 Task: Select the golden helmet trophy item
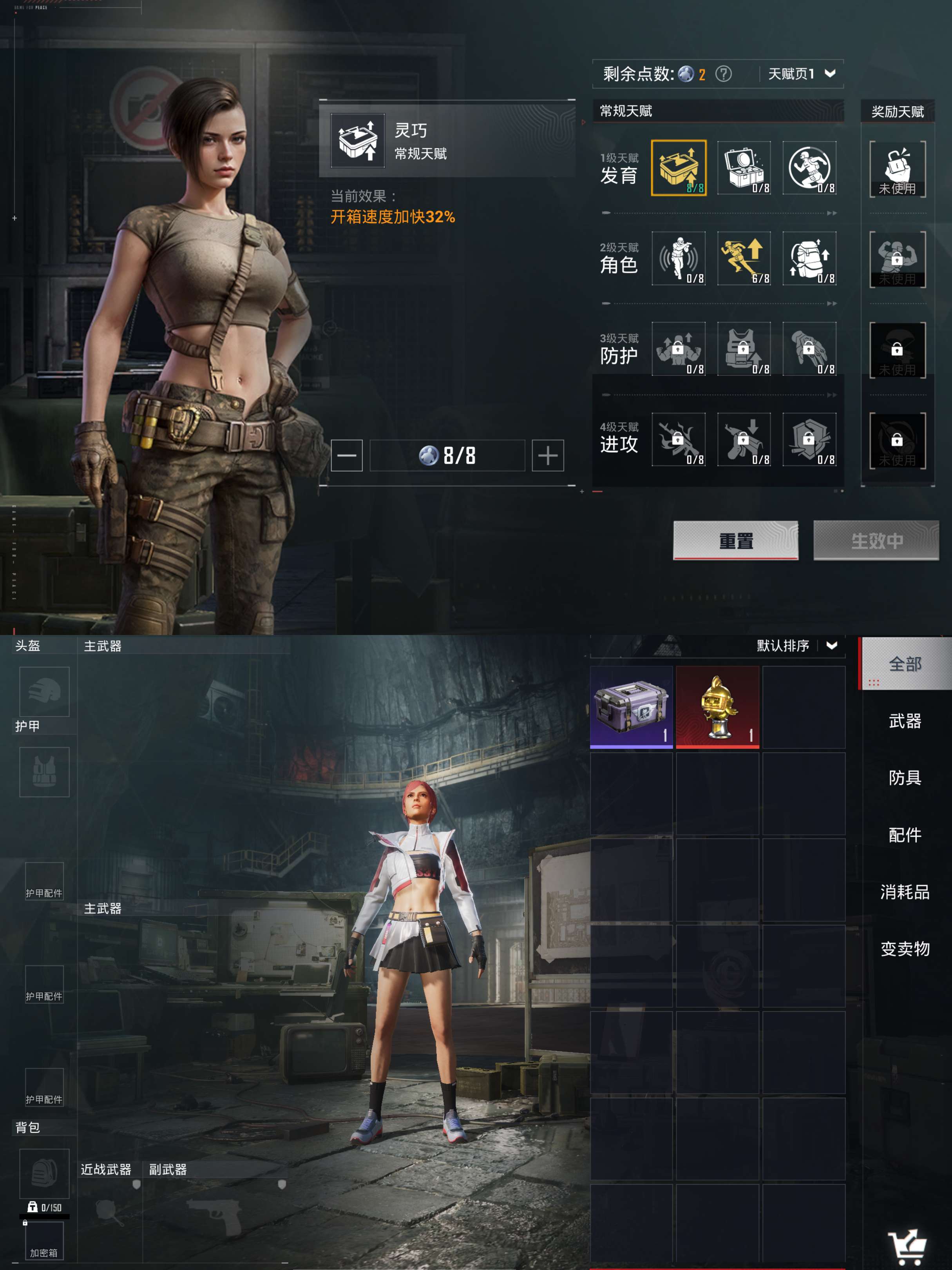pyautogui.click(x=717, y=707)
